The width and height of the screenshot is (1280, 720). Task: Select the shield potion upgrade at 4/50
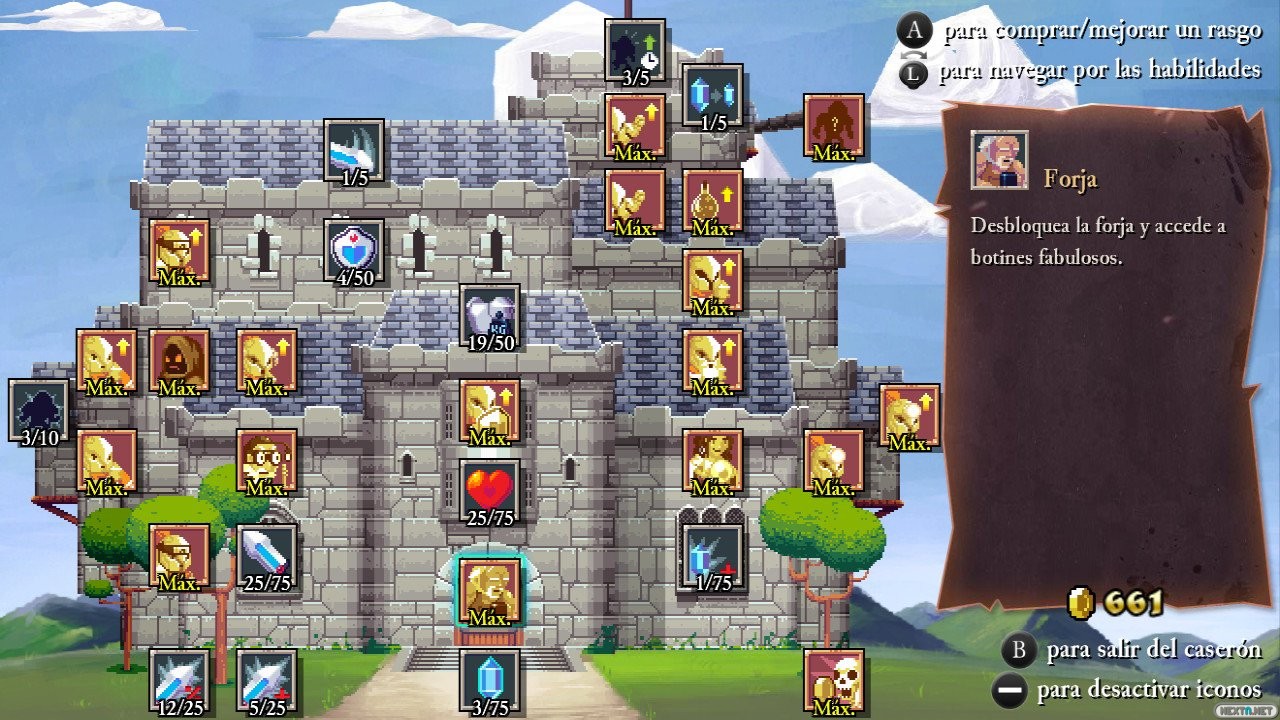[x=354, y=250]
